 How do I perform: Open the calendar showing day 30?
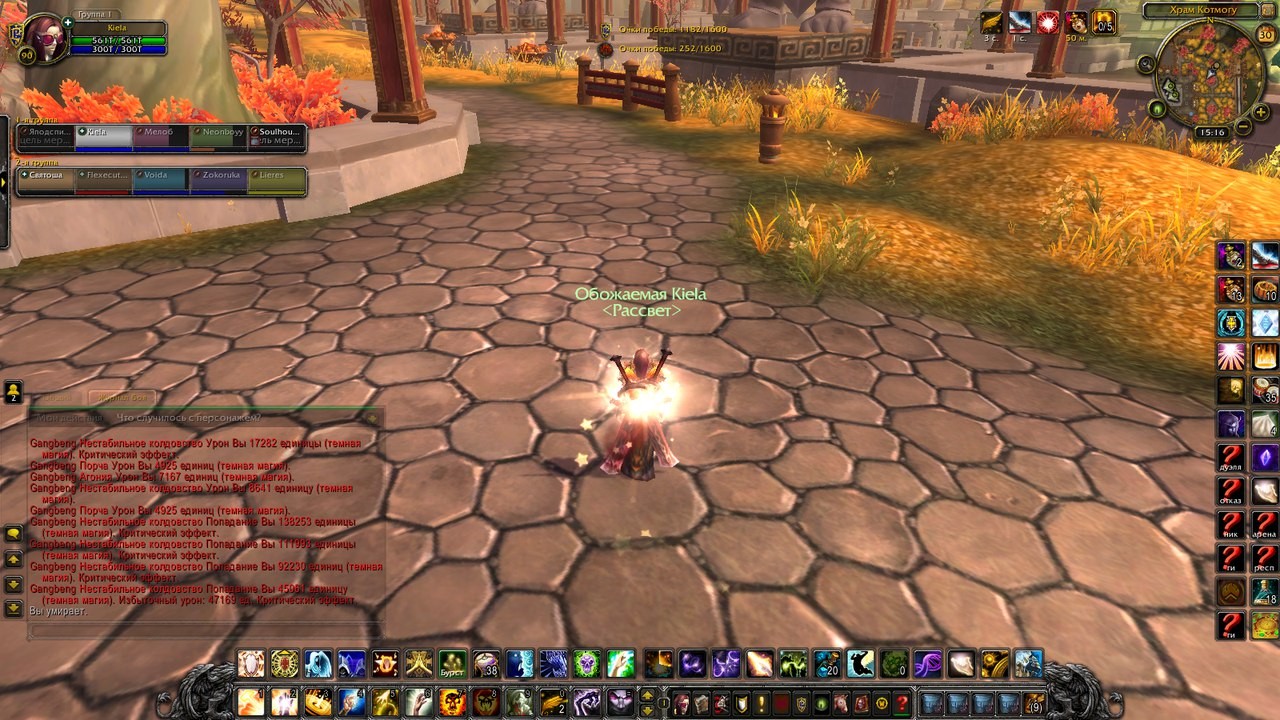pos(1265,35)
